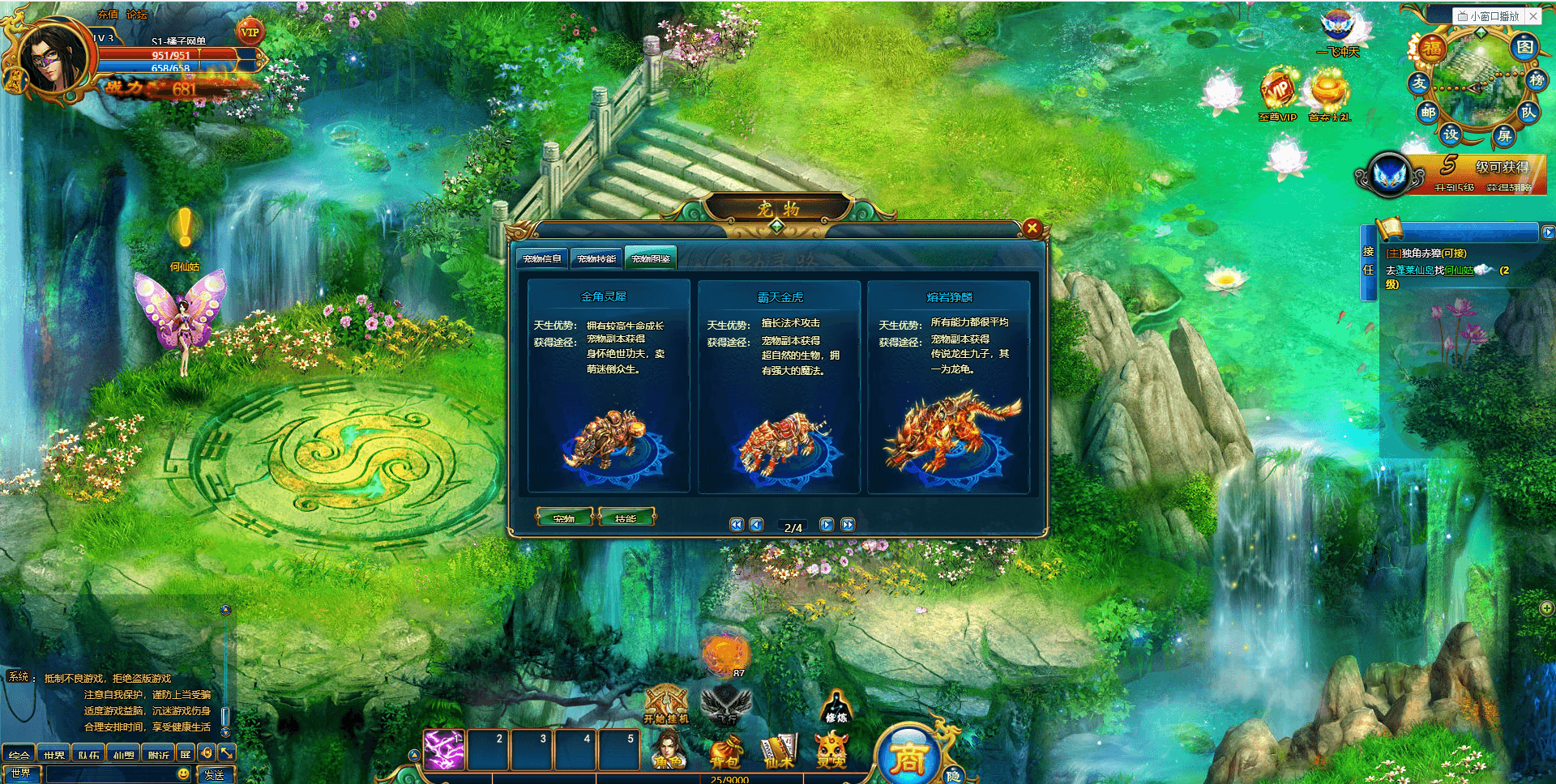
Task: Select the 霸天金虎 pet card
Action: click(779, 386)
